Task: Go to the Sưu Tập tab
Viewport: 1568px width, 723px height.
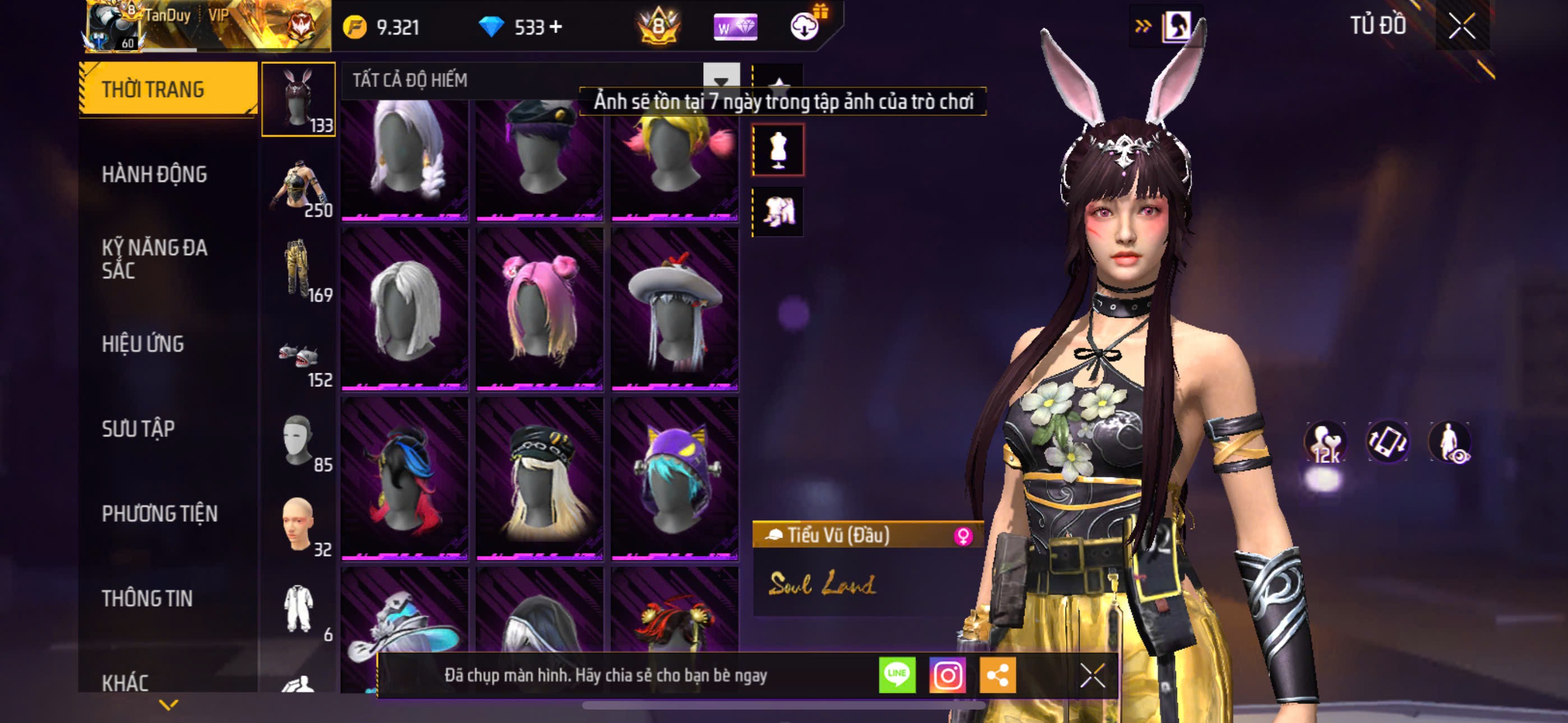Action: [138, 429]
